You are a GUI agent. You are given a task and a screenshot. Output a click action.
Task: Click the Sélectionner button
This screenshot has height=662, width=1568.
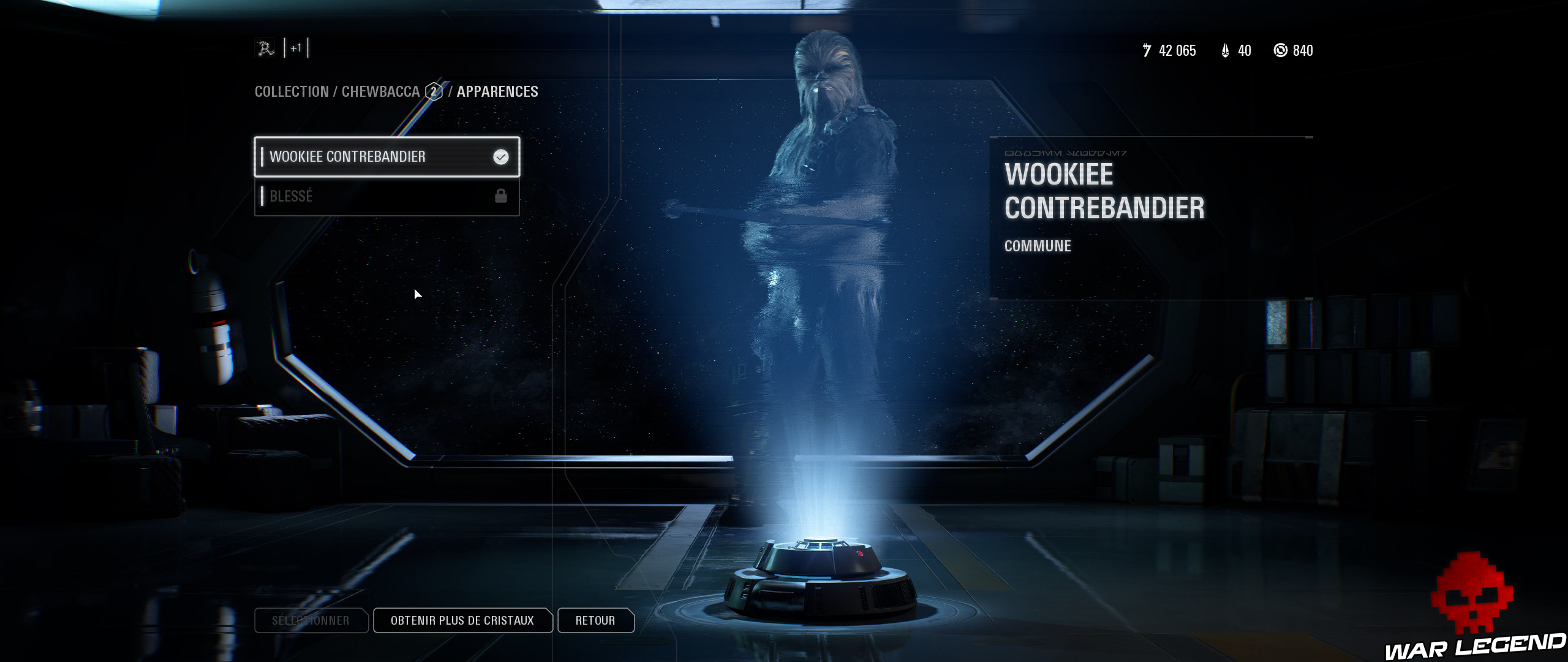(311, 620)
